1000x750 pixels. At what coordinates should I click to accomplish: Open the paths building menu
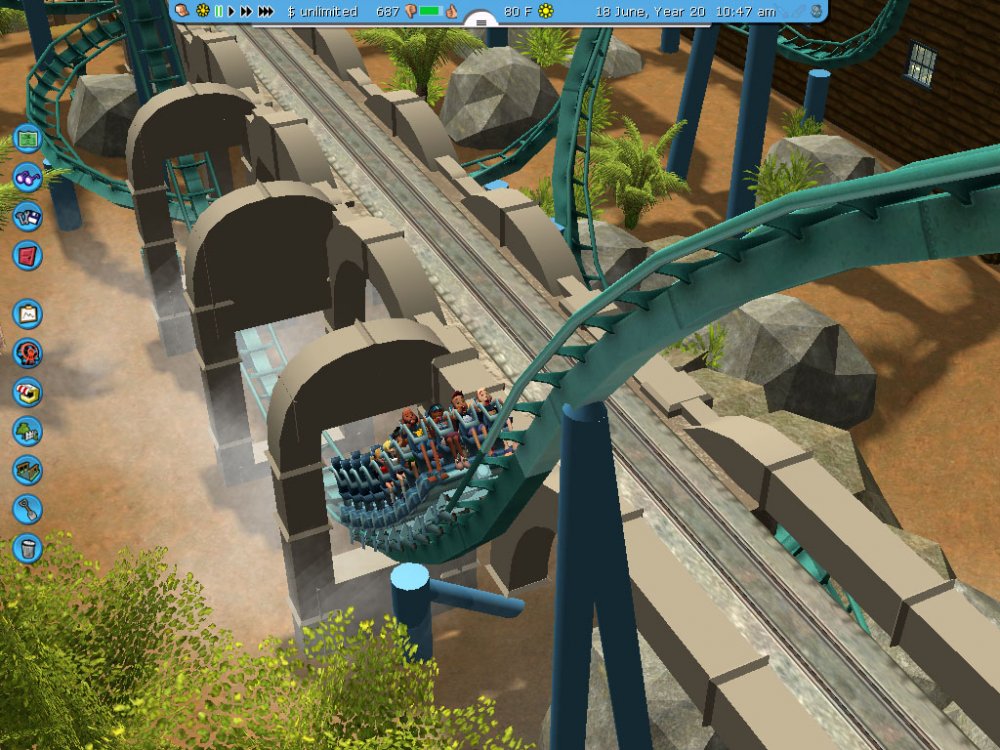pos(27,470)
